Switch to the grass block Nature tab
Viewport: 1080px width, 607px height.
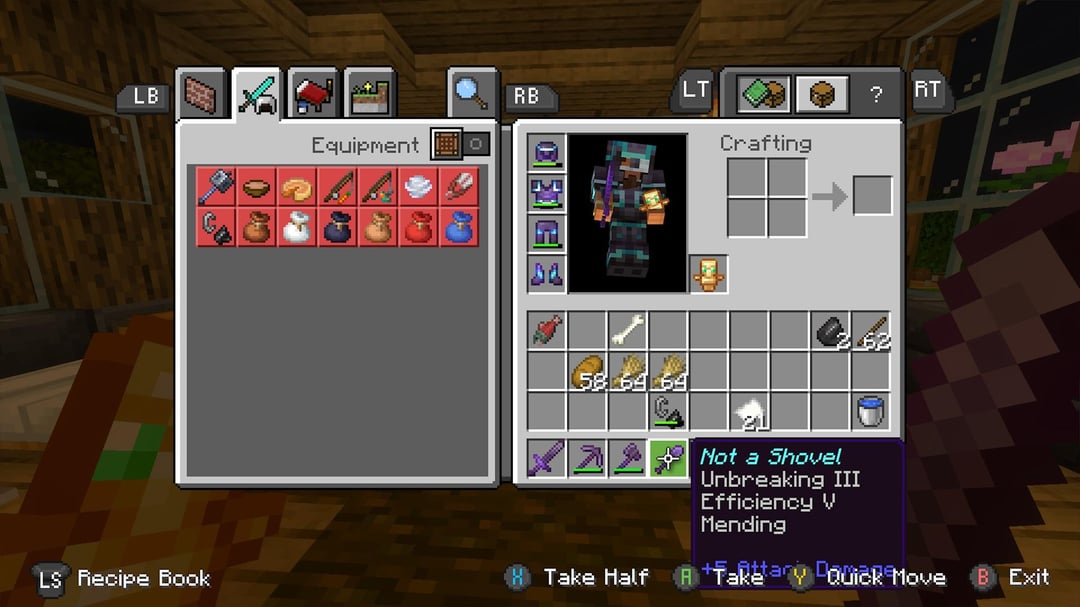coord(369,96)
